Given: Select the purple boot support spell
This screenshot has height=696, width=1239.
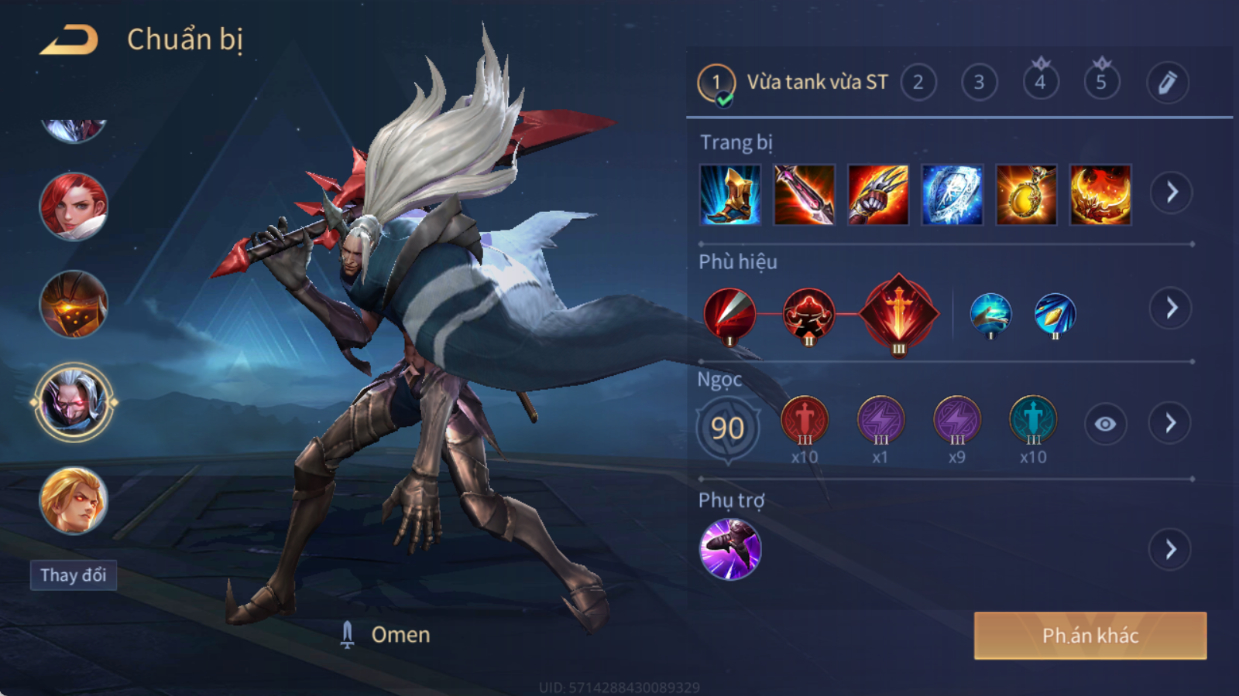Looking at the screenshot, I should [x=730, y=549].
